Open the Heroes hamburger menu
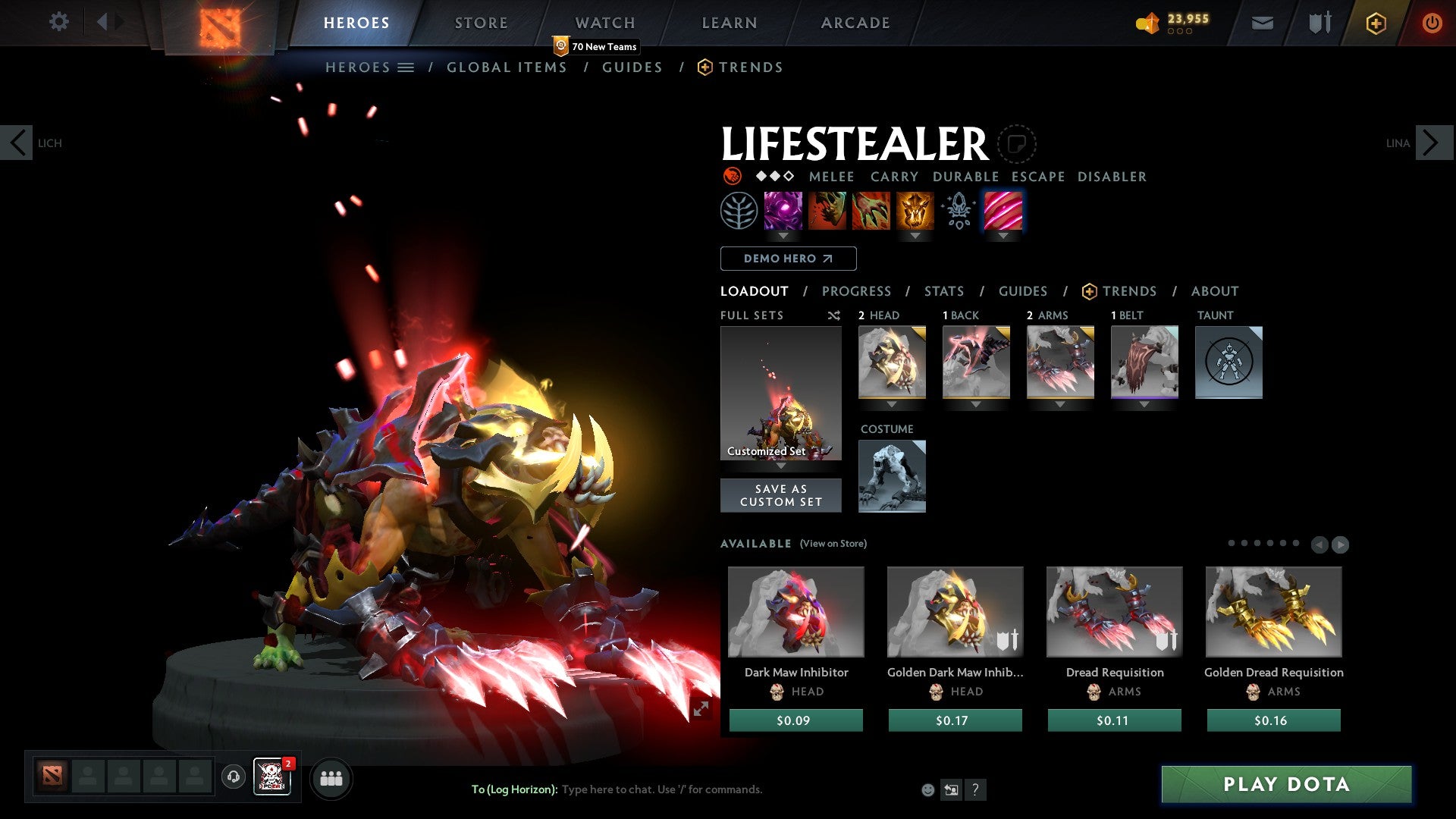The image size is (1456, 819). [406, 67]
